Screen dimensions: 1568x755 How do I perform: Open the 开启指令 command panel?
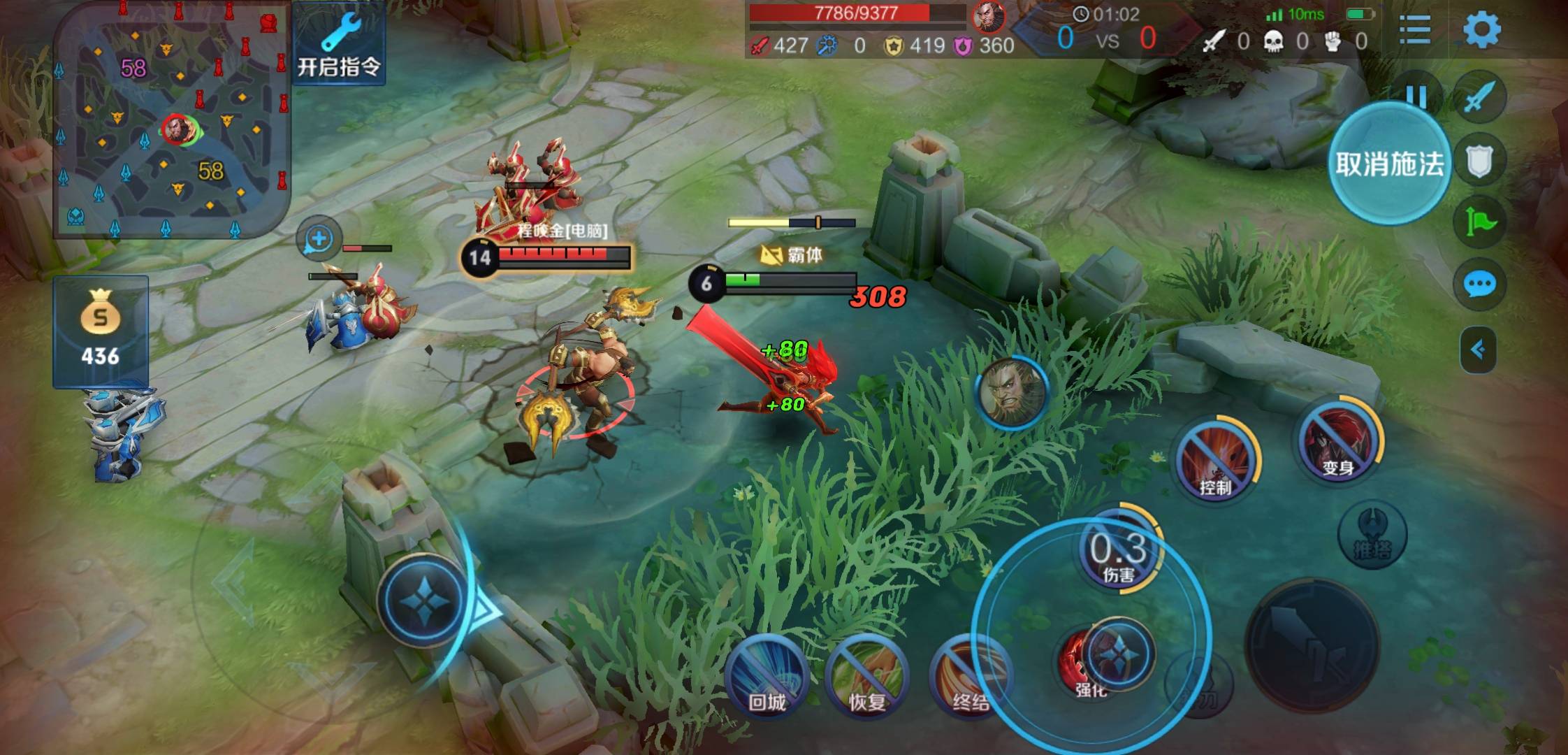(x=339, y=43)
